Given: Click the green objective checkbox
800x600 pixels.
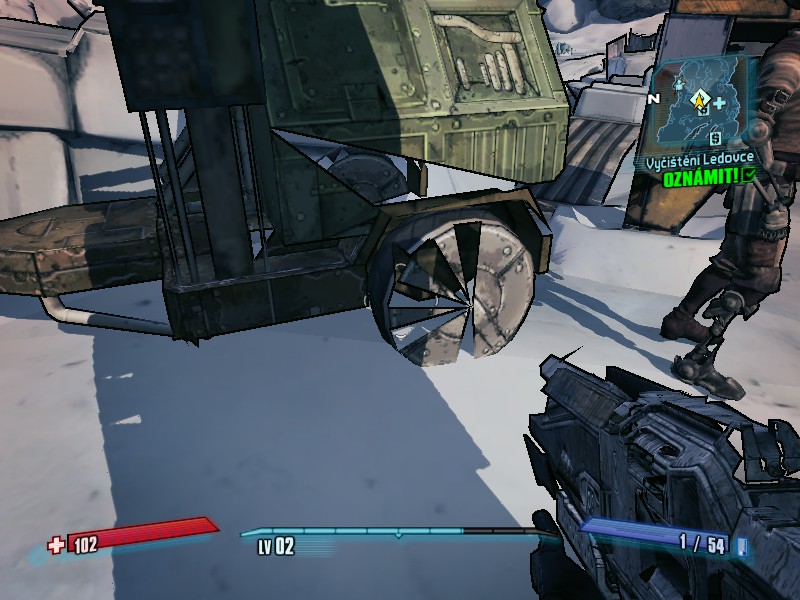Looking at the screenshot, I should pos(749,175).
